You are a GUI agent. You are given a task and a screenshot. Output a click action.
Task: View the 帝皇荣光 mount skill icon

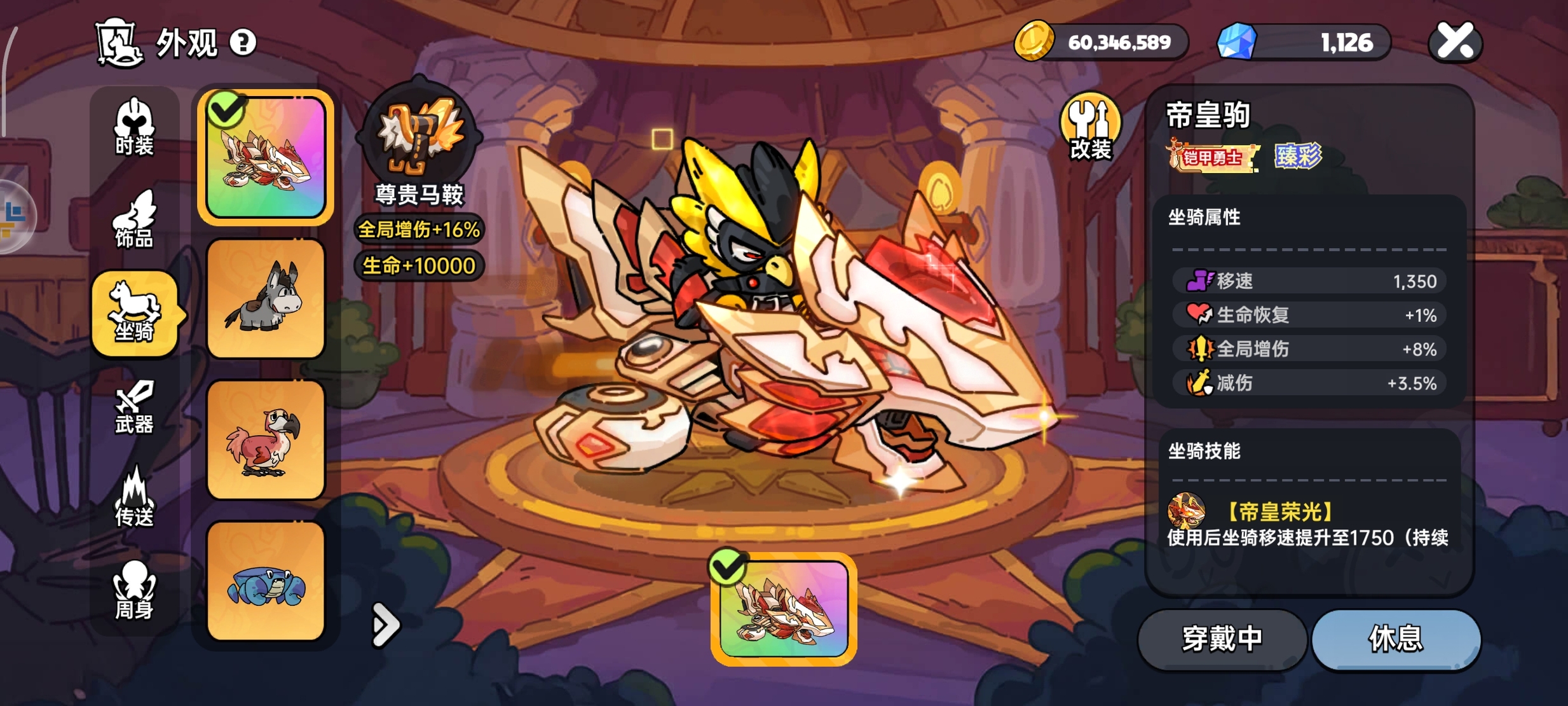1186,510
